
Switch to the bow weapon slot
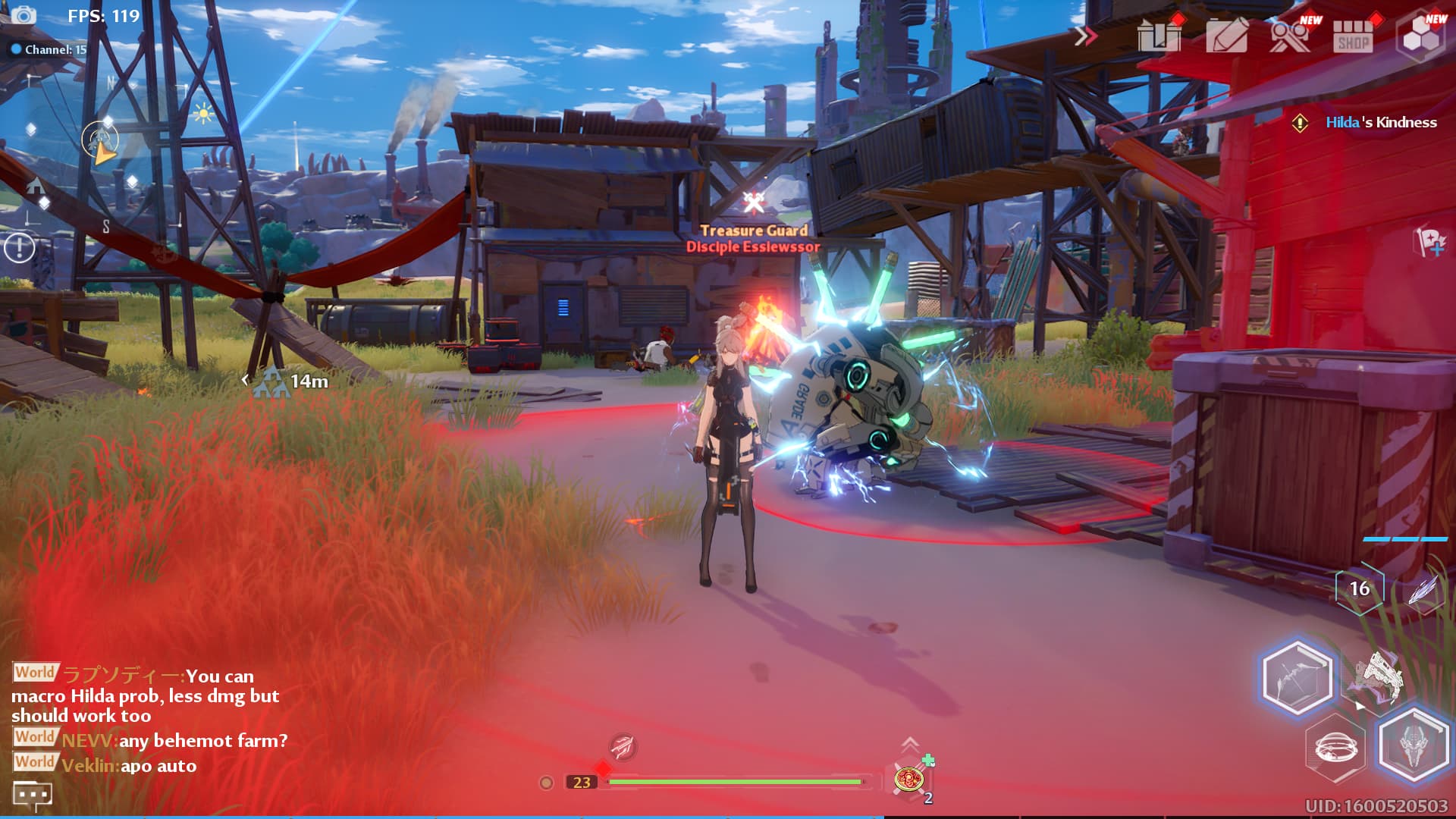pos(1297,677)
